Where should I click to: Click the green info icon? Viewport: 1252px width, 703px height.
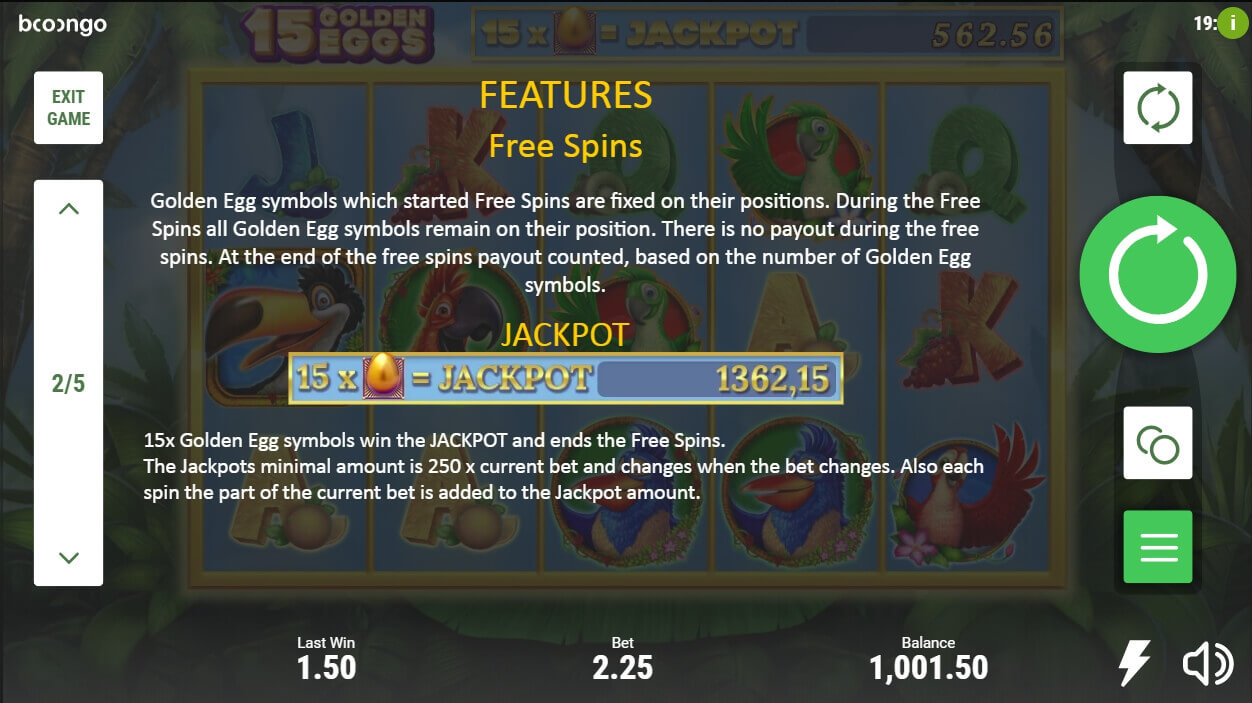(x=1233, y=23)
